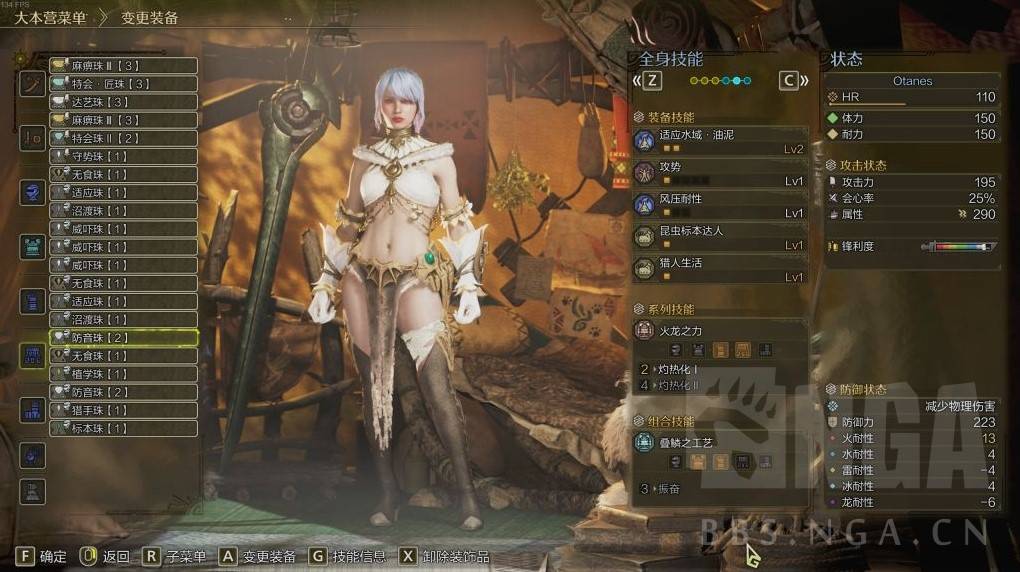Choose the 猎手珠【1】 decoration slot

(123, 410)
